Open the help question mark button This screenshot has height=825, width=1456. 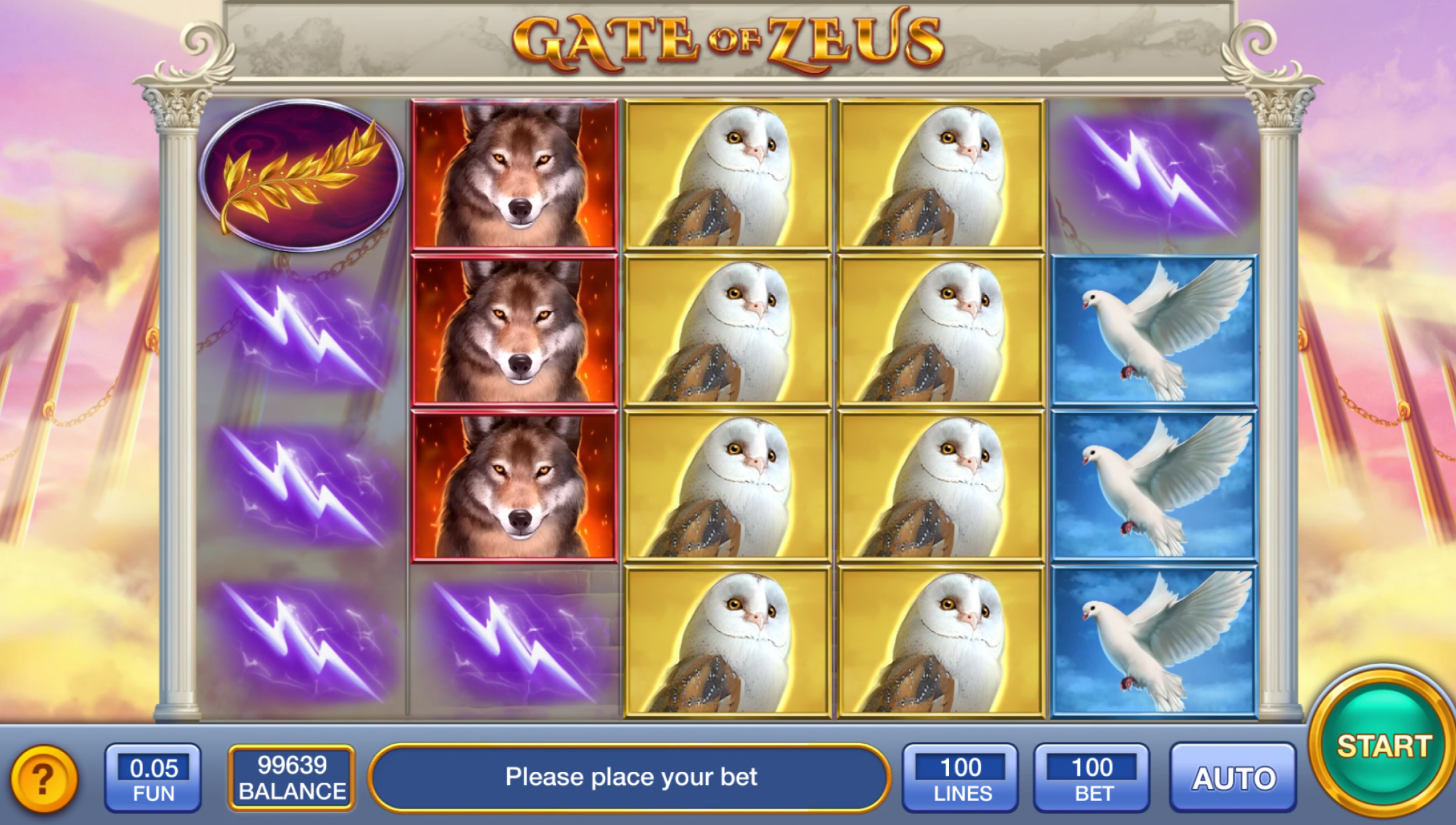[43, 778]
